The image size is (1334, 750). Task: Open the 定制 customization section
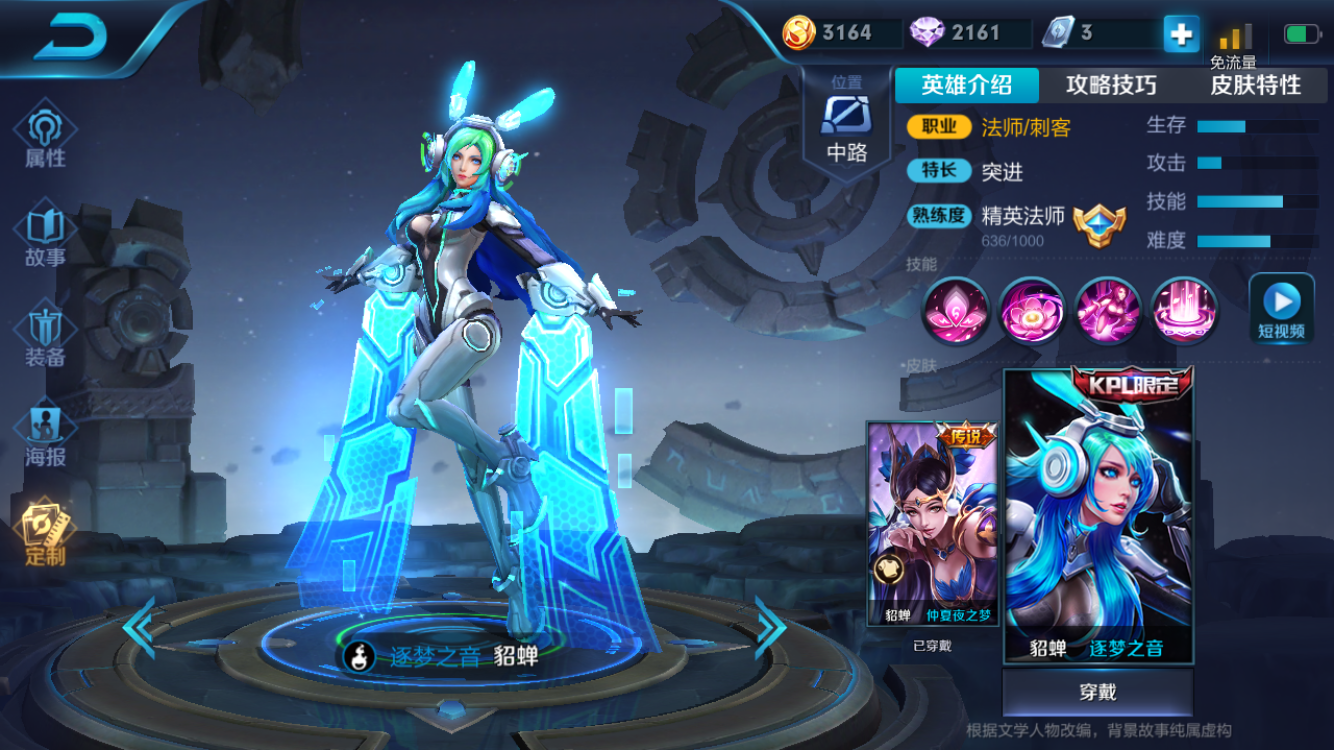coord(45,532)
